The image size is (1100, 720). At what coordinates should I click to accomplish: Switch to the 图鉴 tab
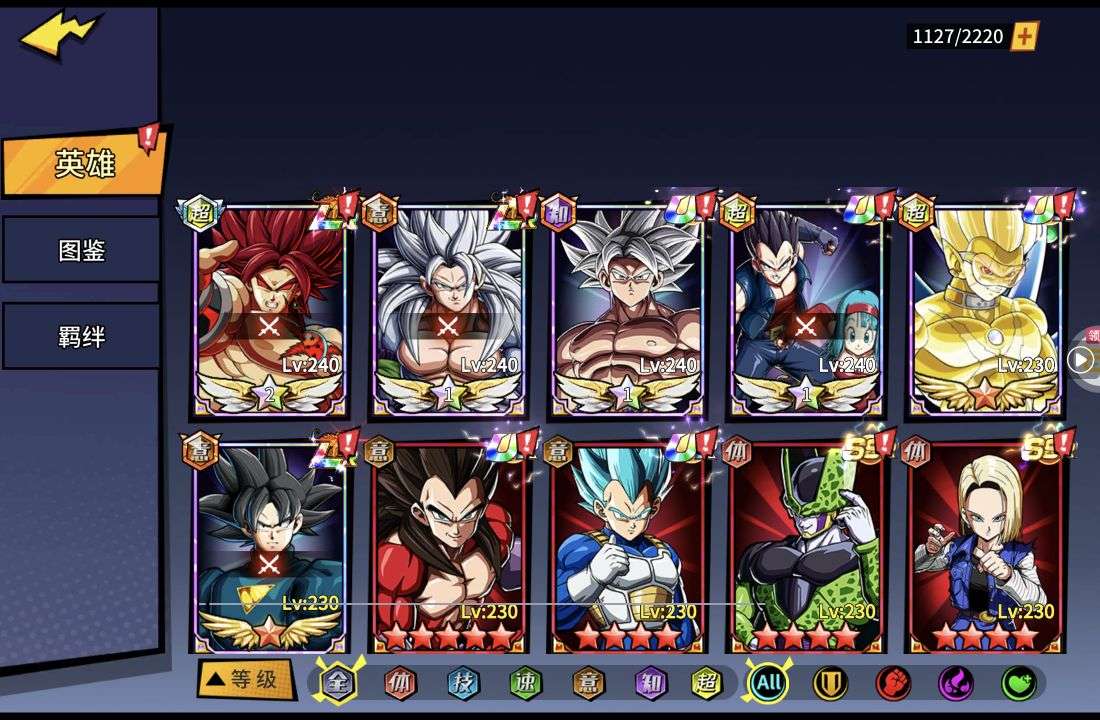pyautogui.click(x=81, y=250)
